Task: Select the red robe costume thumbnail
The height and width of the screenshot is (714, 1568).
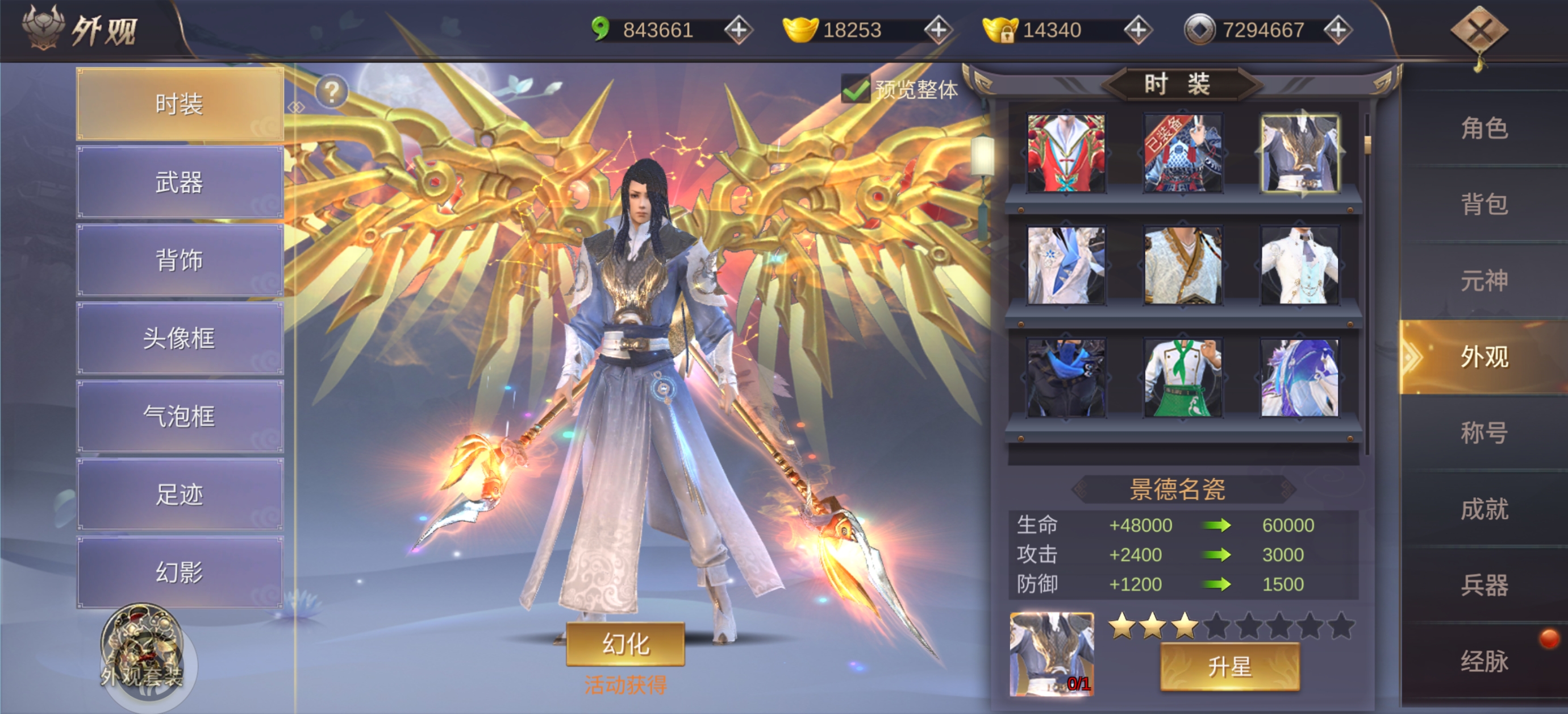Action: (x=1066, y=153)
